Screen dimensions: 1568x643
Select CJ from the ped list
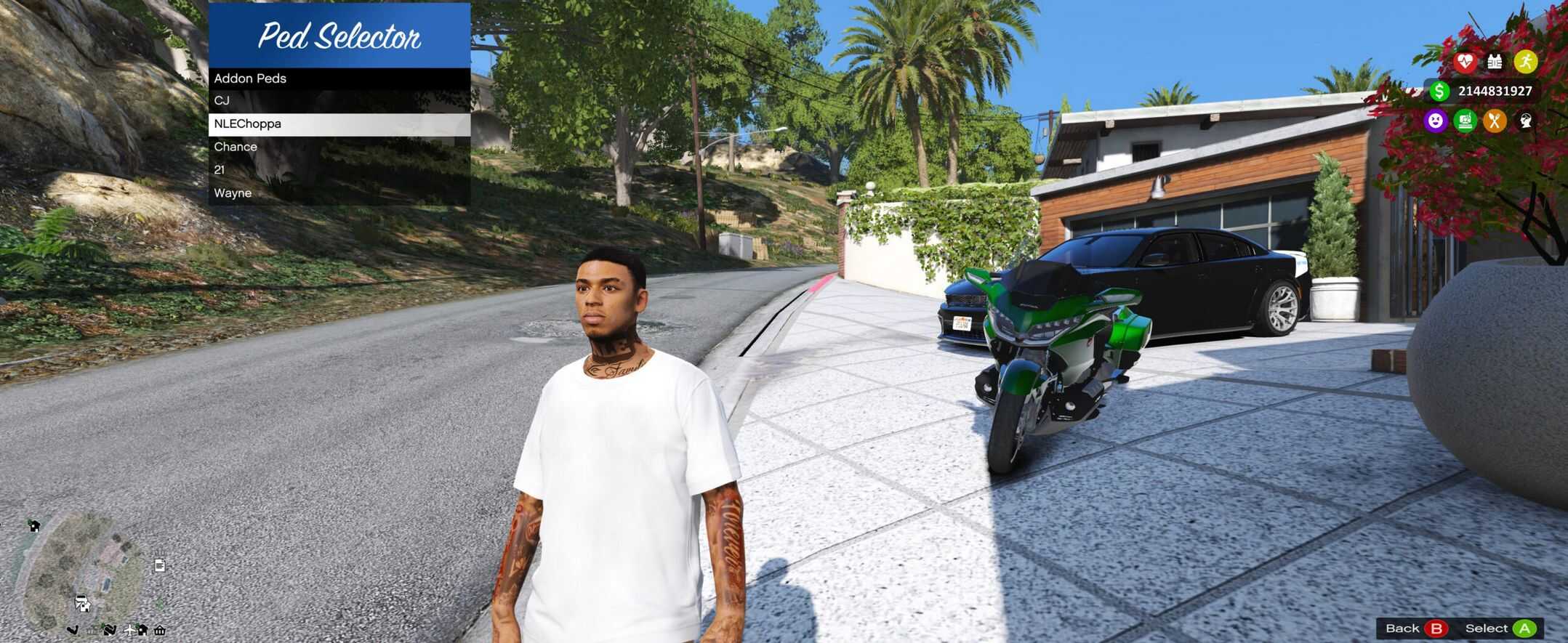(x=339, y=101)
